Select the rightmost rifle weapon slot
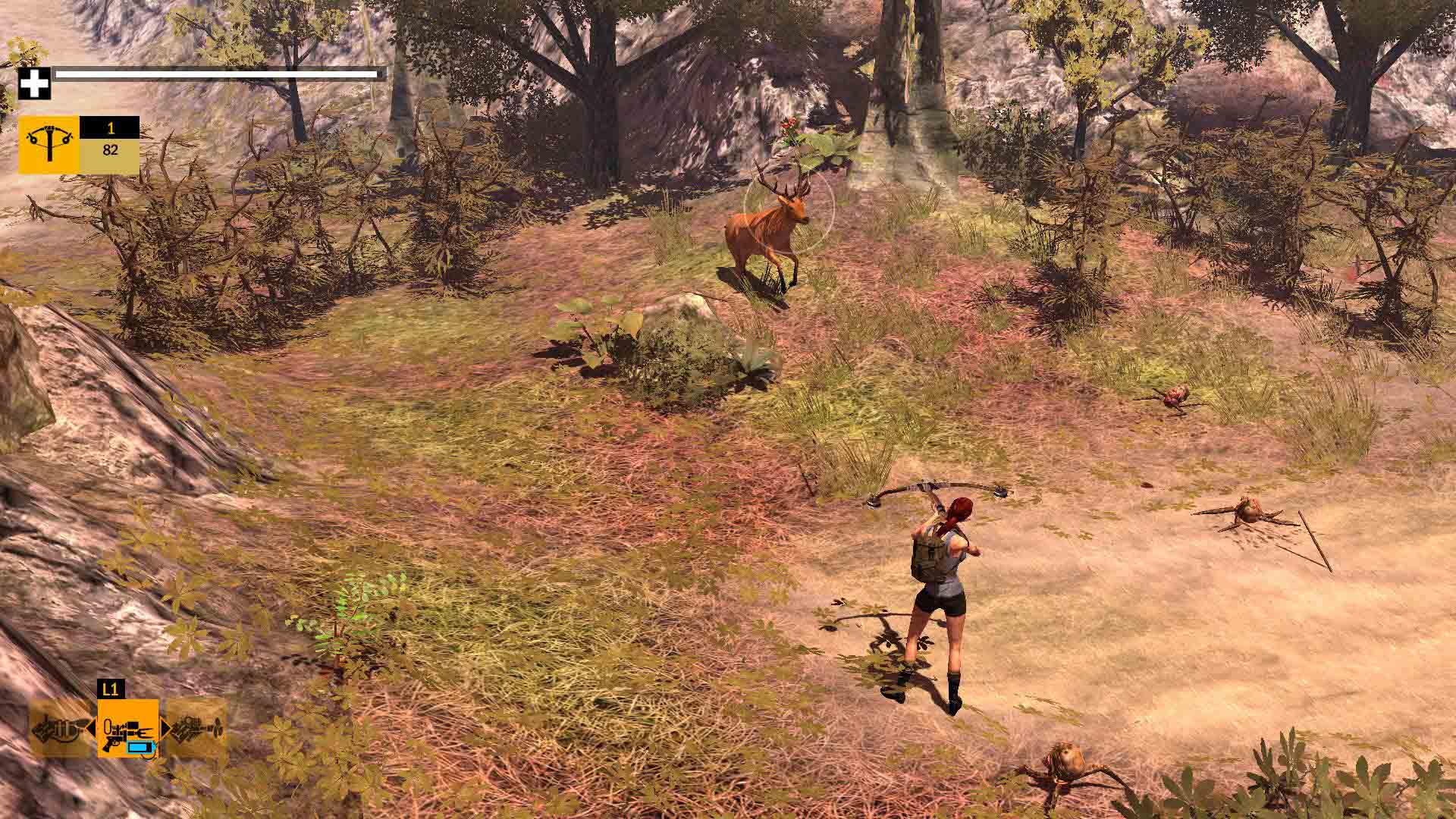The image size is (1456, 819). [195, 728]
